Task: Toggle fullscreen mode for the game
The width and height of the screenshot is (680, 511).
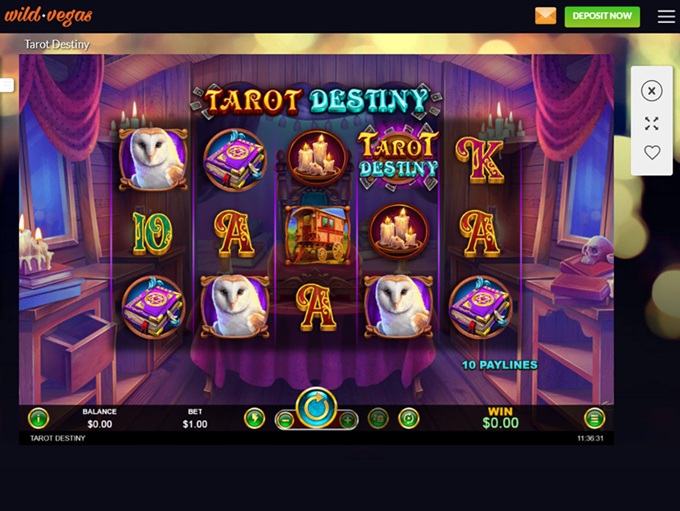Action: (652, 123)
